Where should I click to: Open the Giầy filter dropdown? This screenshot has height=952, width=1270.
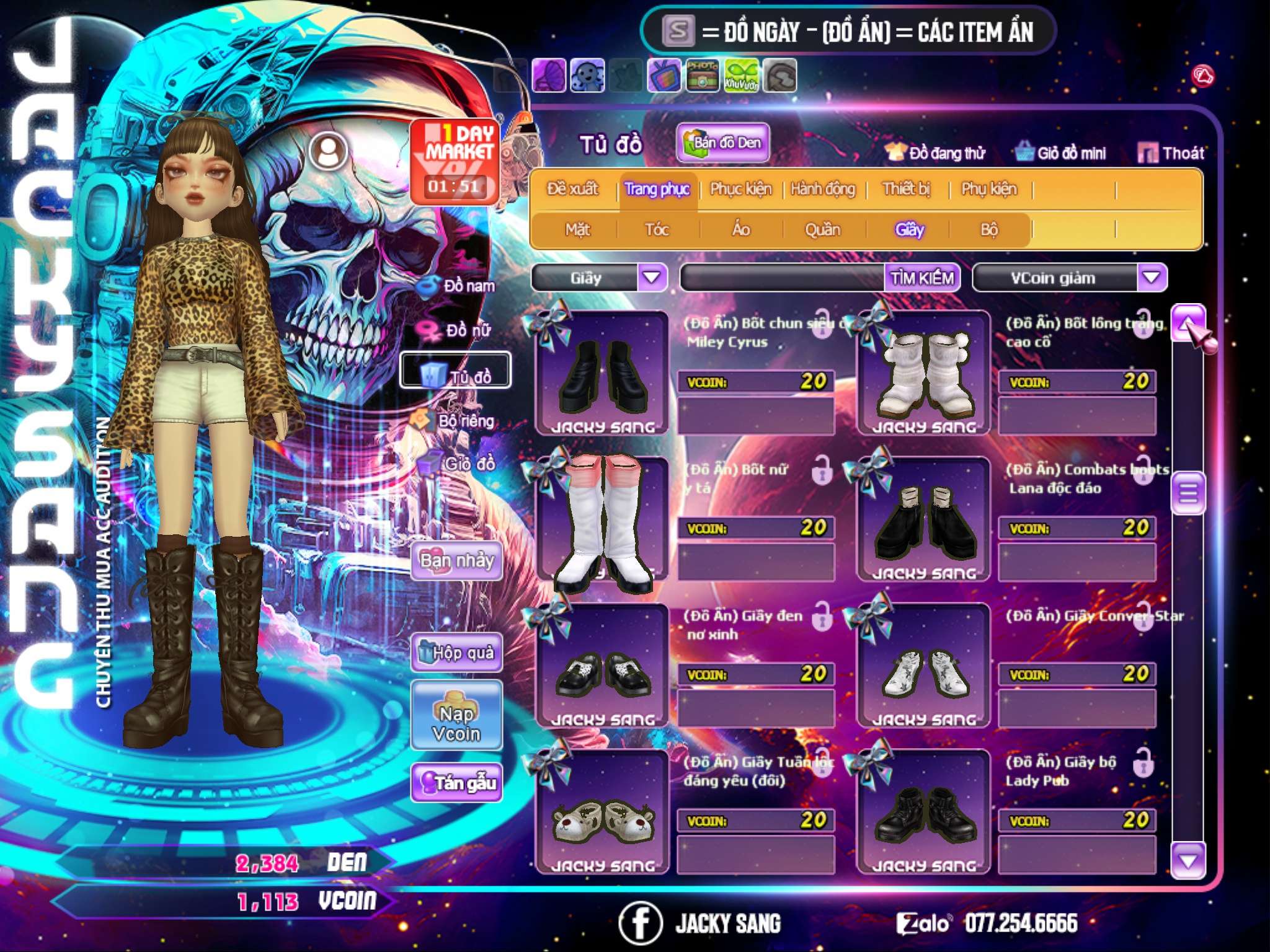[652, 278]
